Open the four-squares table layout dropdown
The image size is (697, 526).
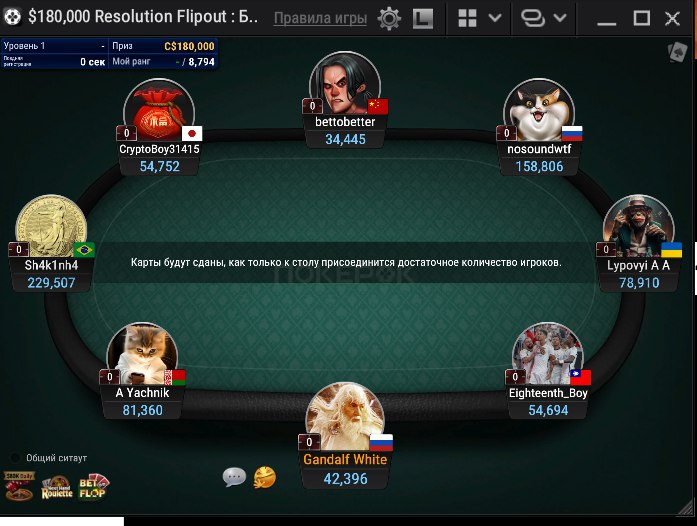tap(478, 19)
